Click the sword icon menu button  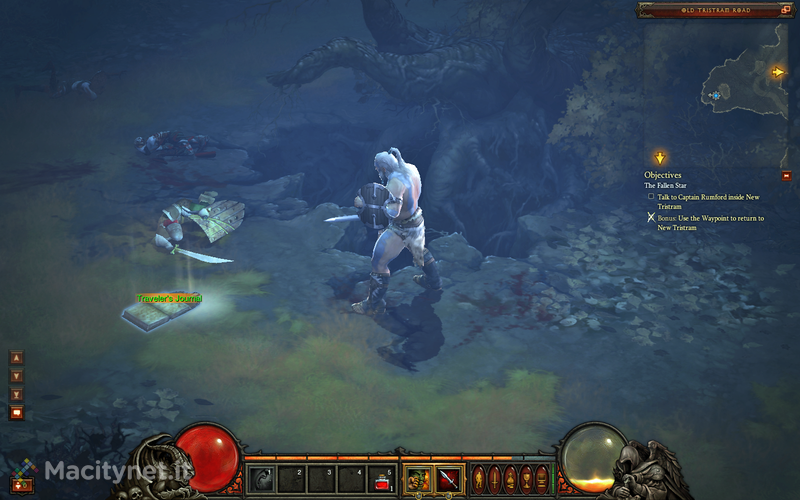(494, 477)
